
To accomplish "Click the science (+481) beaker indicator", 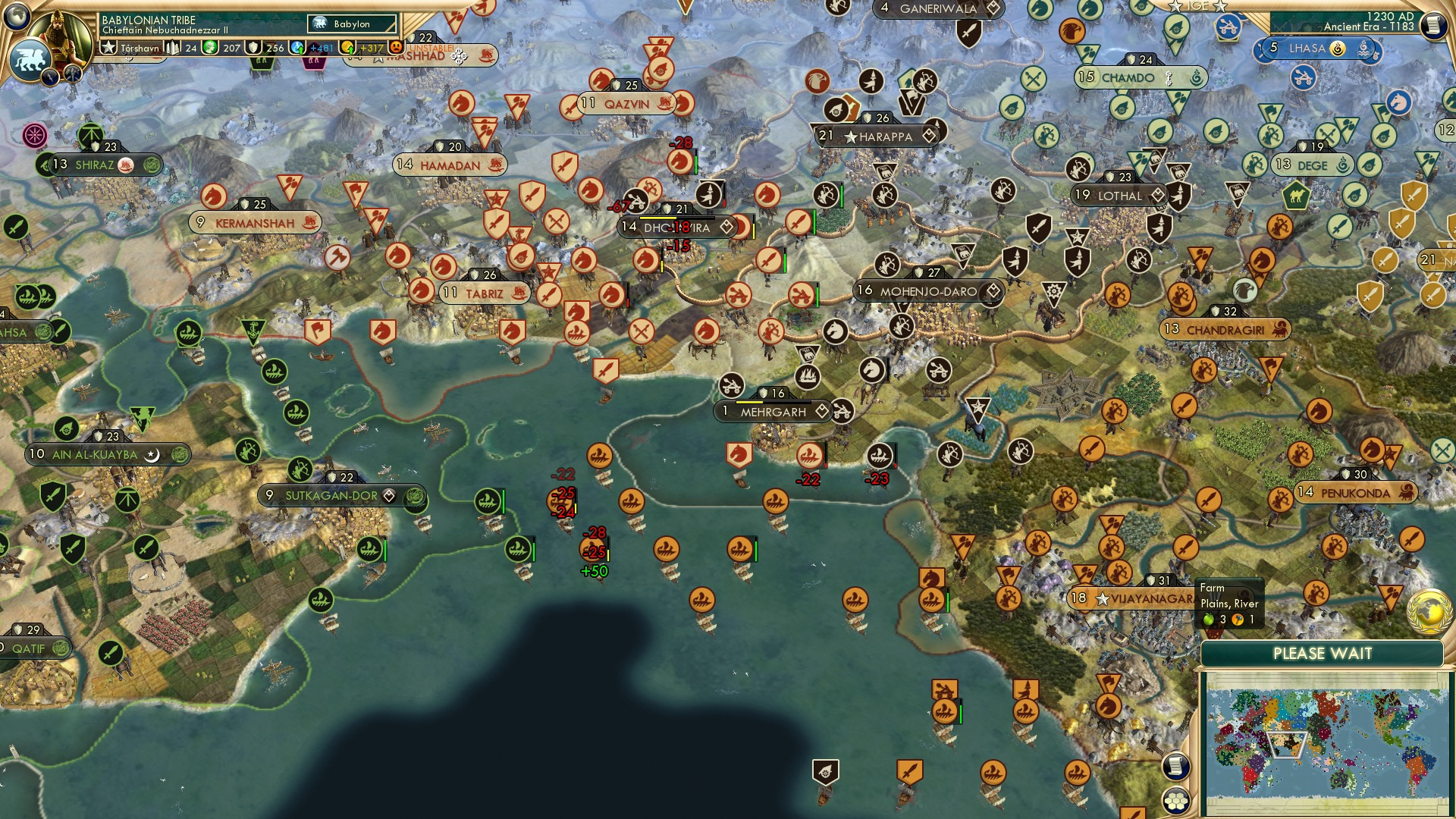I will coord(297,48).
